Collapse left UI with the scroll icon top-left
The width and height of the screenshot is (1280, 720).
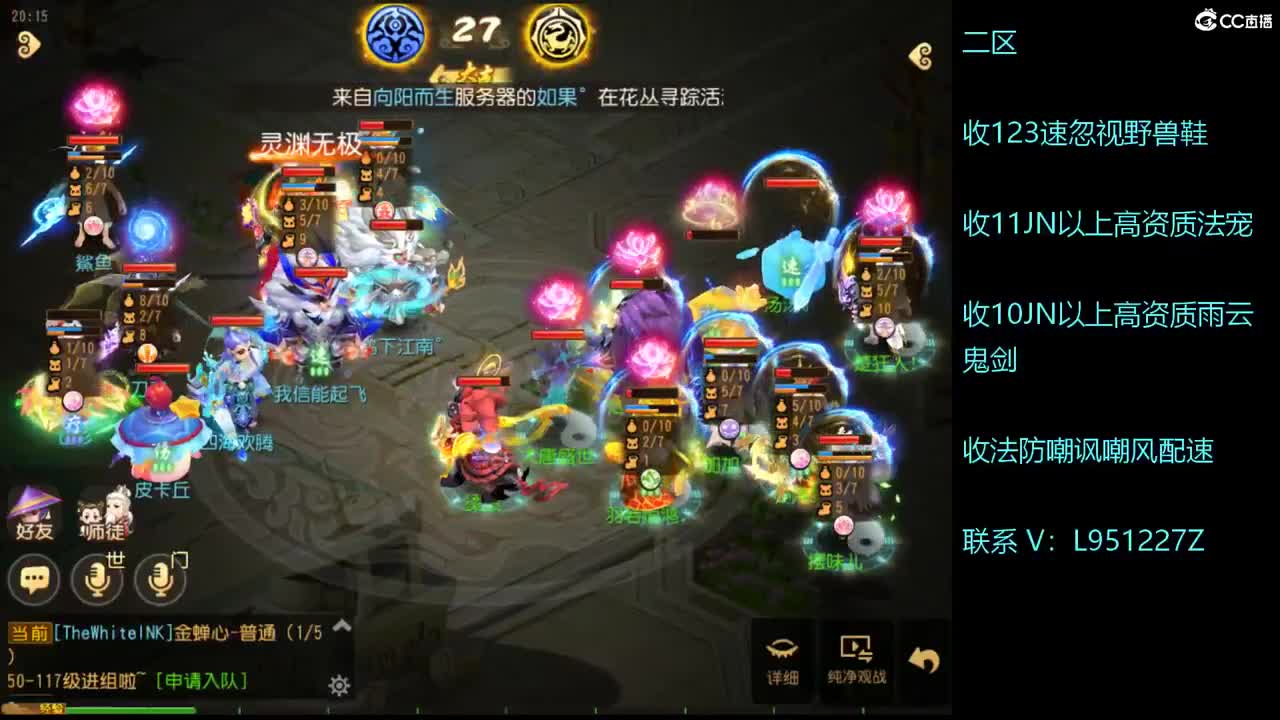pos(27,44)
